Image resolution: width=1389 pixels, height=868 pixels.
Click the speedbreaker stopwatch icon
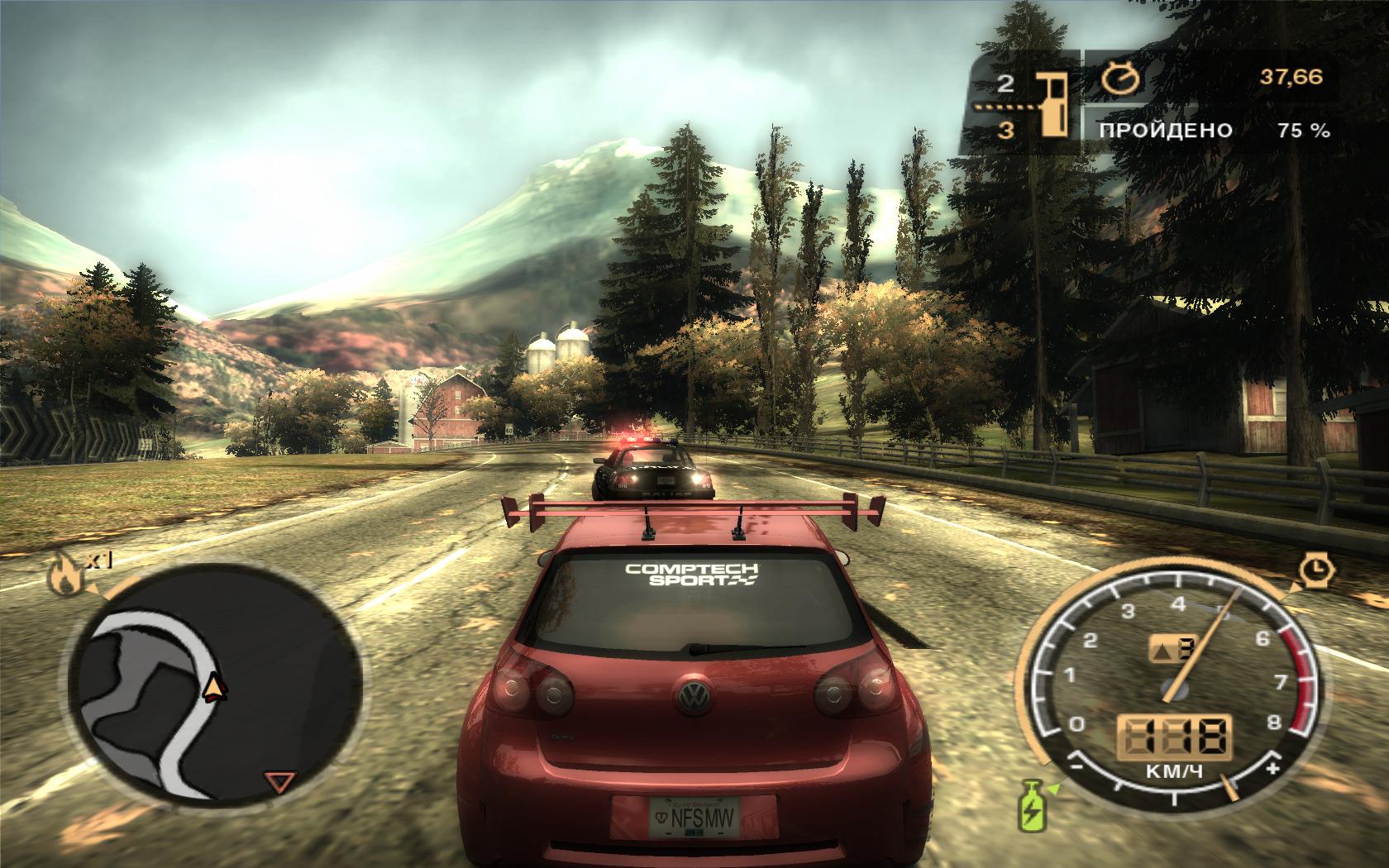pyautogui.click(x=1312, y=570)
